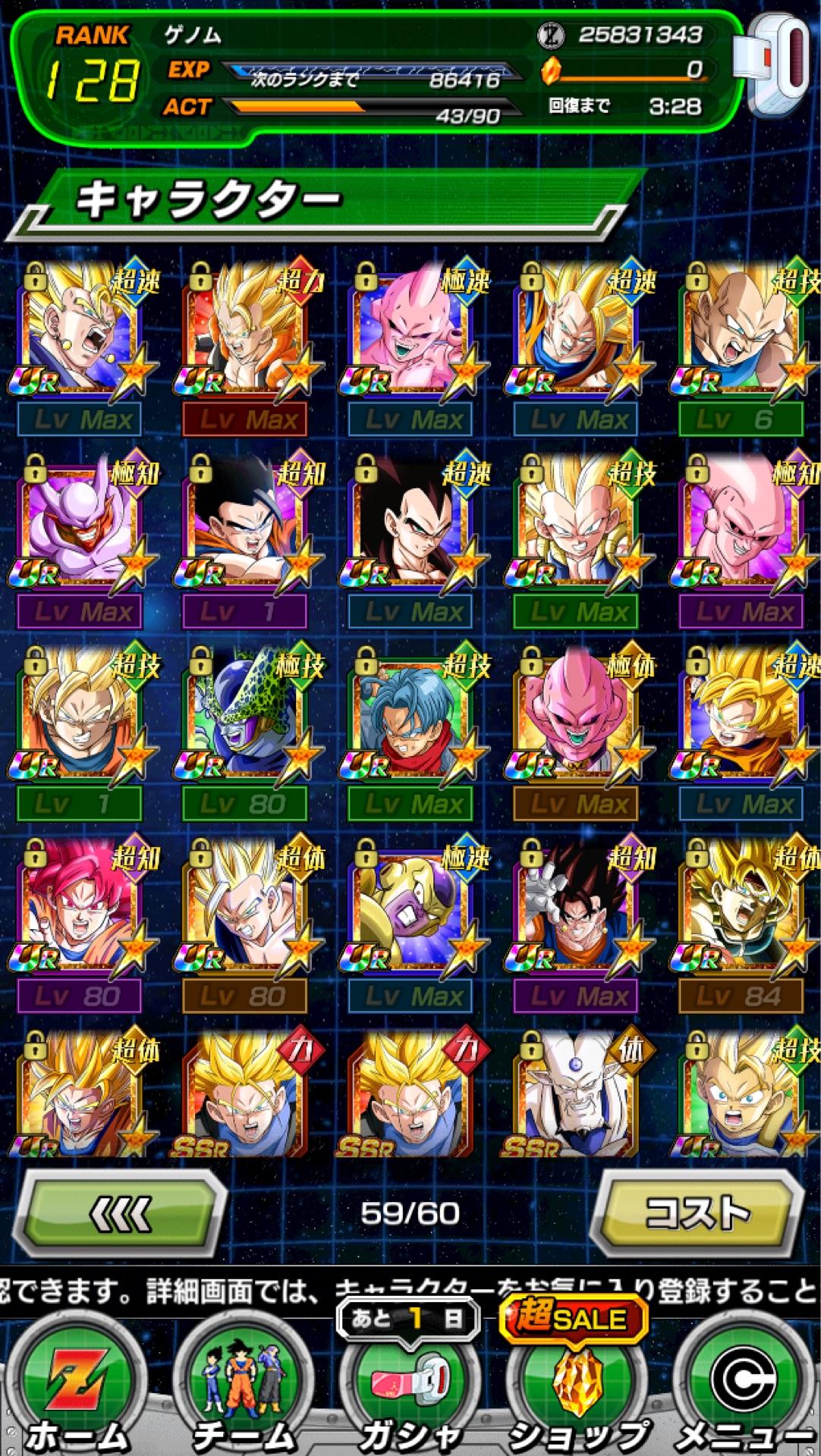Select the Perfect Cell character card

pos(244,715)
